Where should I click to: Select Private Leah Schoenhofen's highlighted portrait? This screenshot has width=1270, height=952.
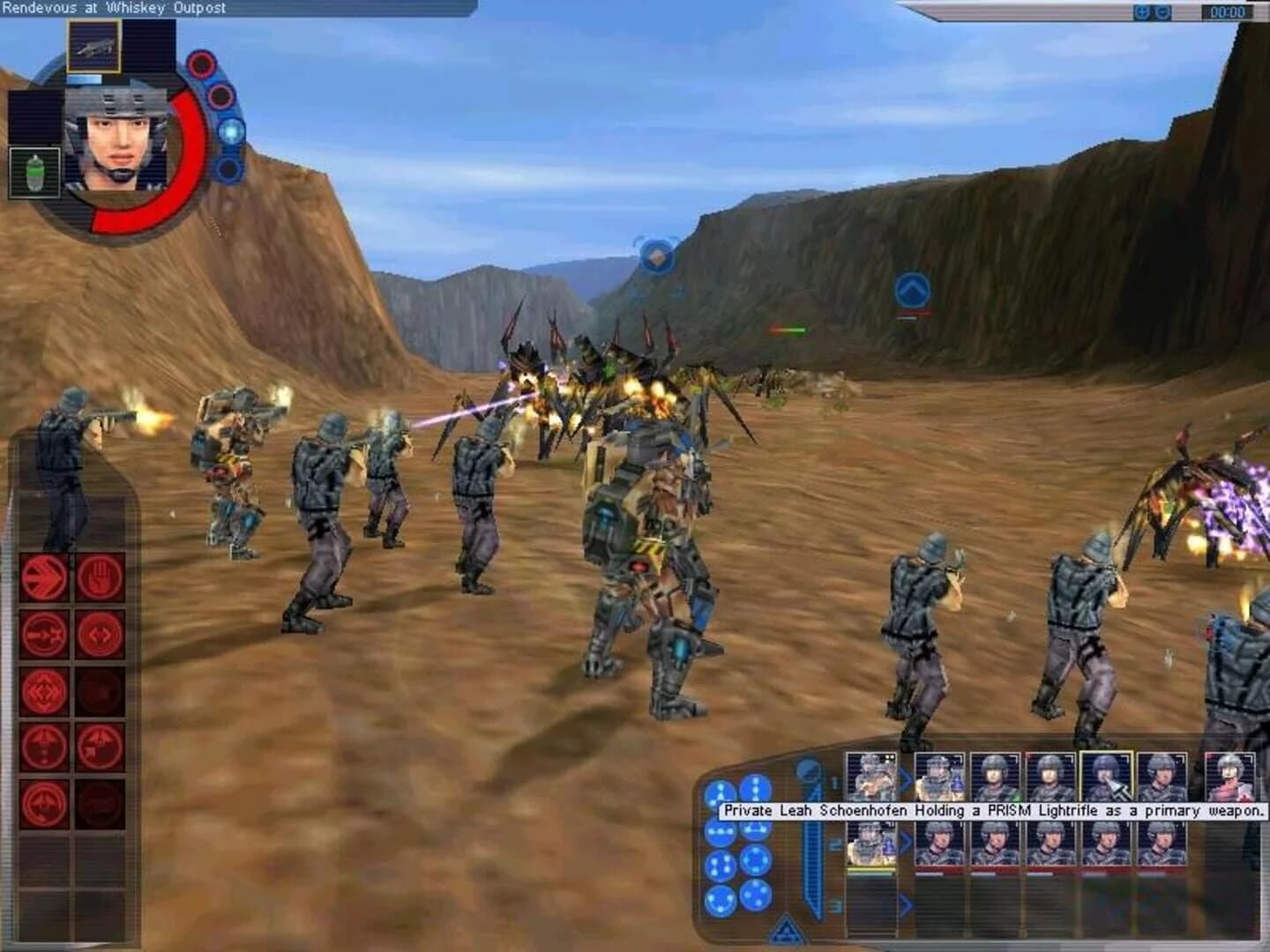[x=1108, y=777]
